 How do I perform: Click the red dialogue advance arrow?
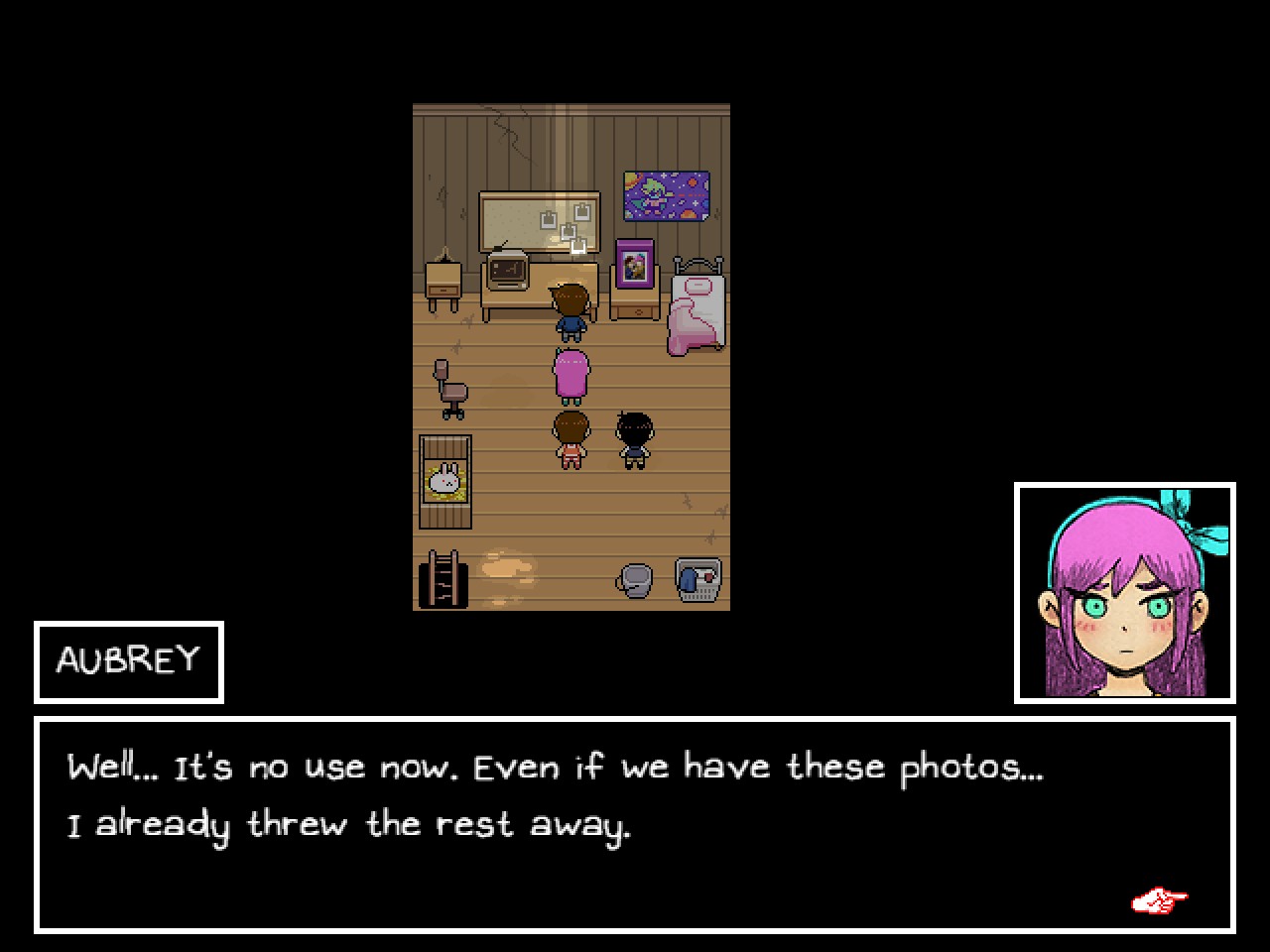coord(1159,898)
